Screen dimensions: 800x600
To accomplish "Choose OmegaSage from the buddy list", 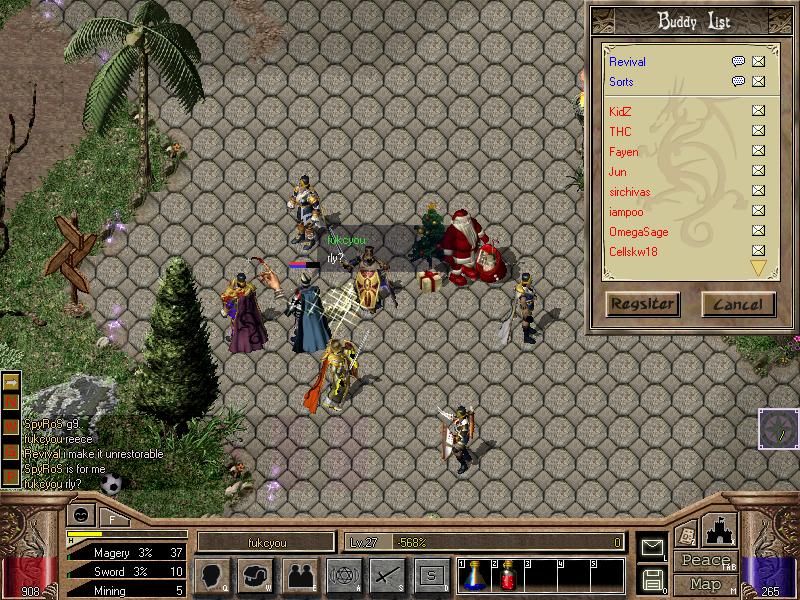I will [x=638, y=232].
